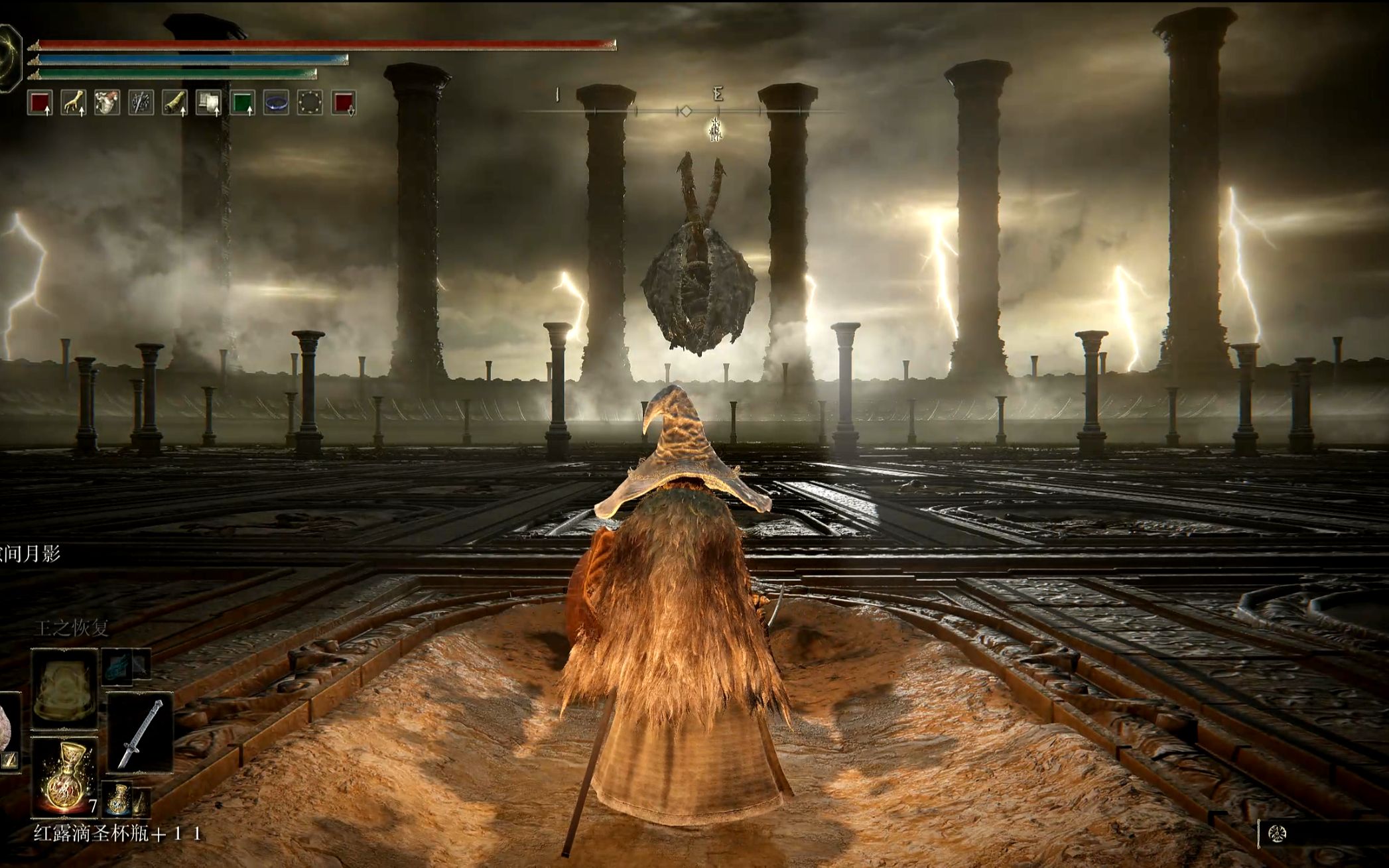Screen dimensions: 1389x868
Task: Click the heart-shaped status buff icon
Action: pos(107,103)
